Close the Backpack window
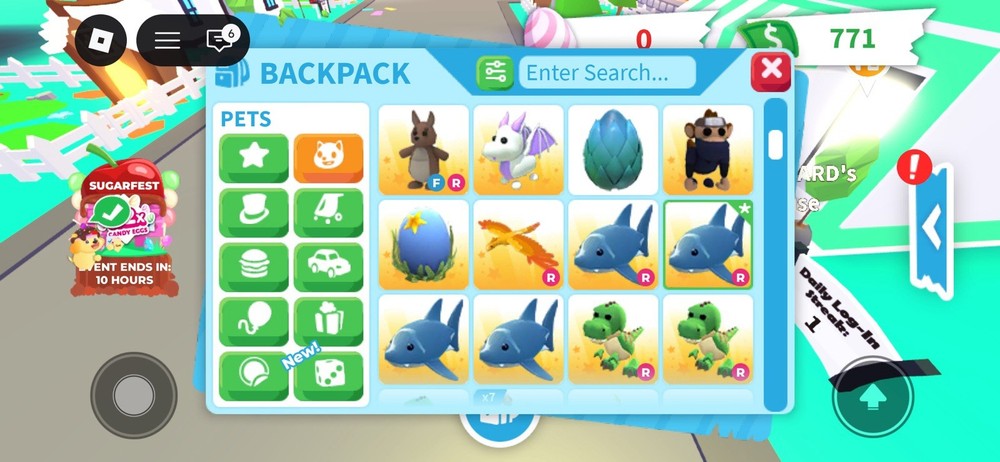Viewport: 1000px width, 462px height. point(770,71)
